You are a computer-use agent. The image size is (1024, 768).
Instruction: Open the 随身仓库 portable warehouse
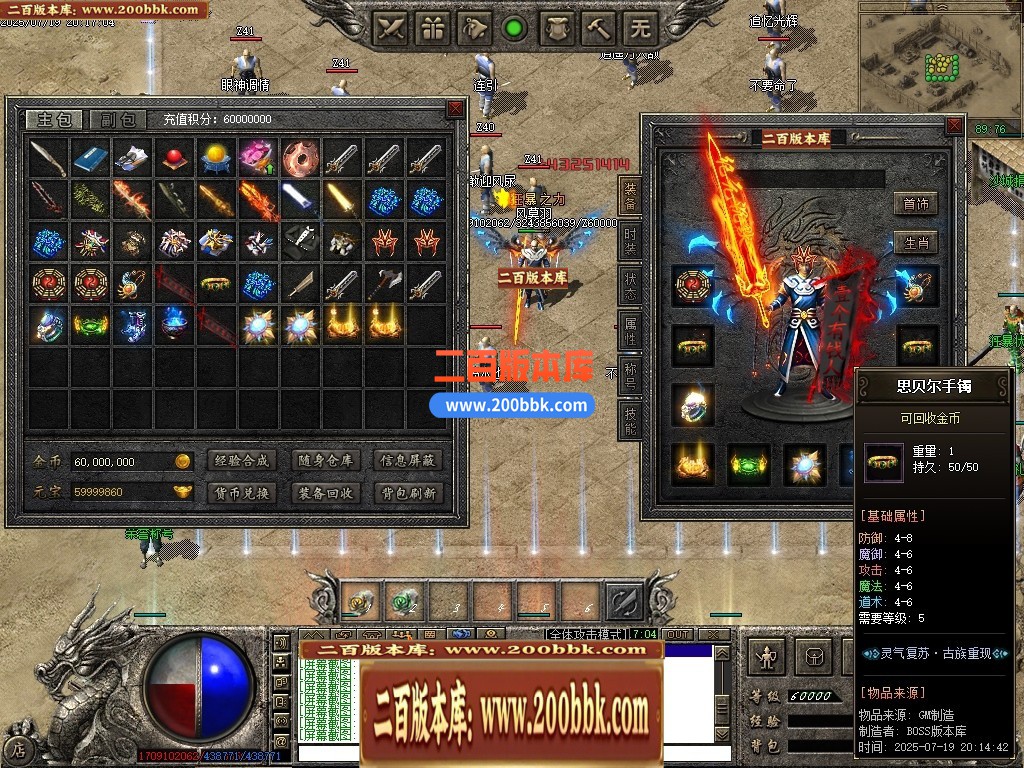tap(325, 461)
